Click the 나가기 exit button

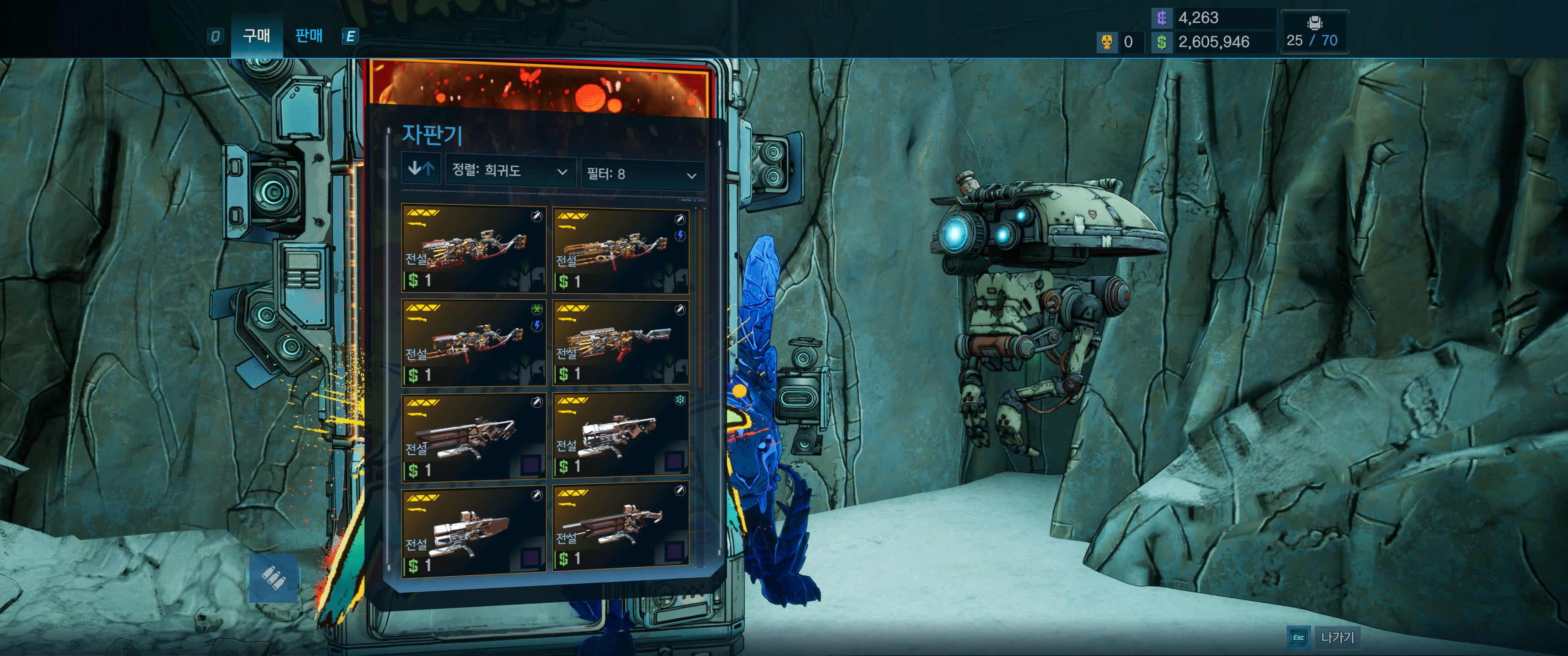click(x=1337, y=638)
